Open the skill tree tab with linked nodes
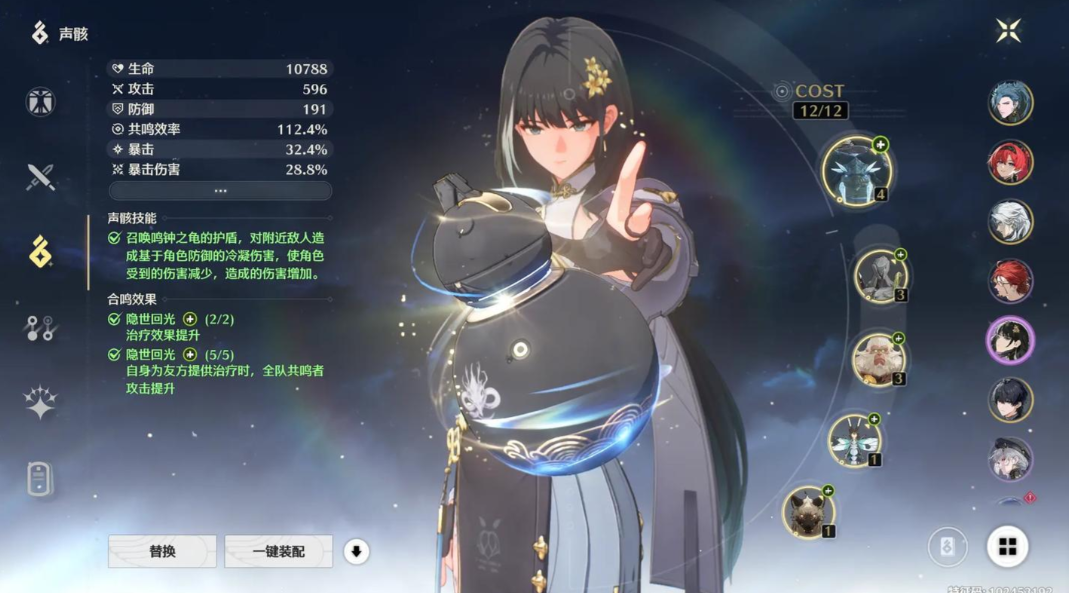Image resolution: width=1069 pixels, height=593 pixels. (x=41, y=328)
